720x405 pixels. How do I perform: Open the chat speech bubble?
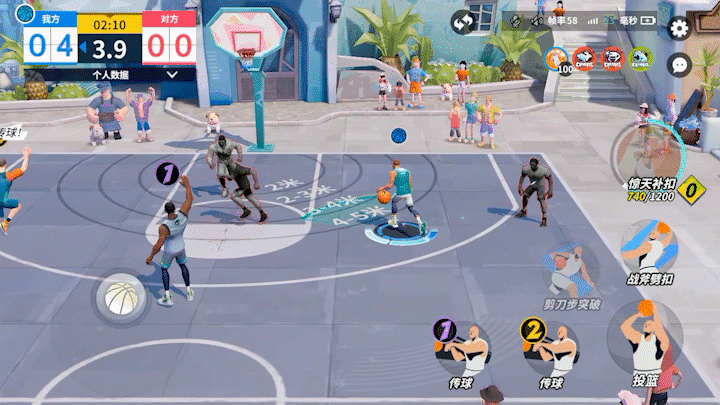click(x=679, y=64)
